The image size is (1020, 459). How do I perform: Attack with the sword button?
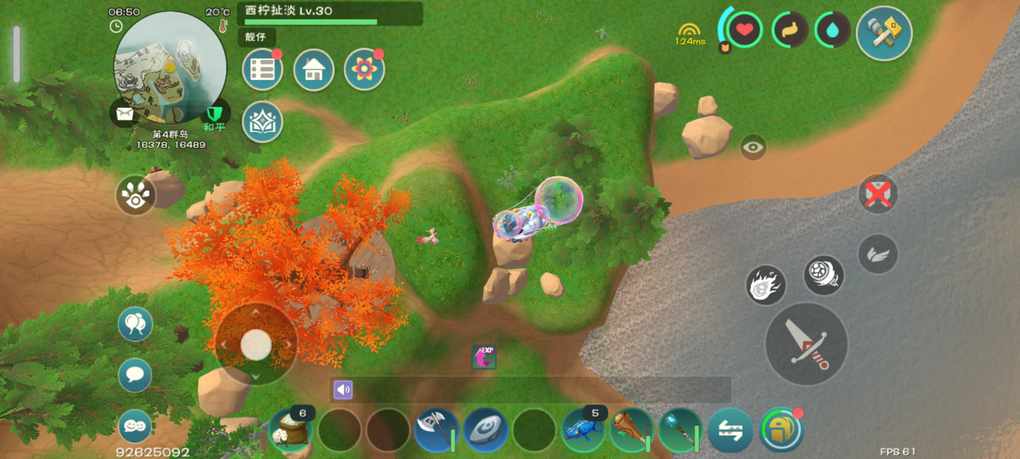click(806, 343)
